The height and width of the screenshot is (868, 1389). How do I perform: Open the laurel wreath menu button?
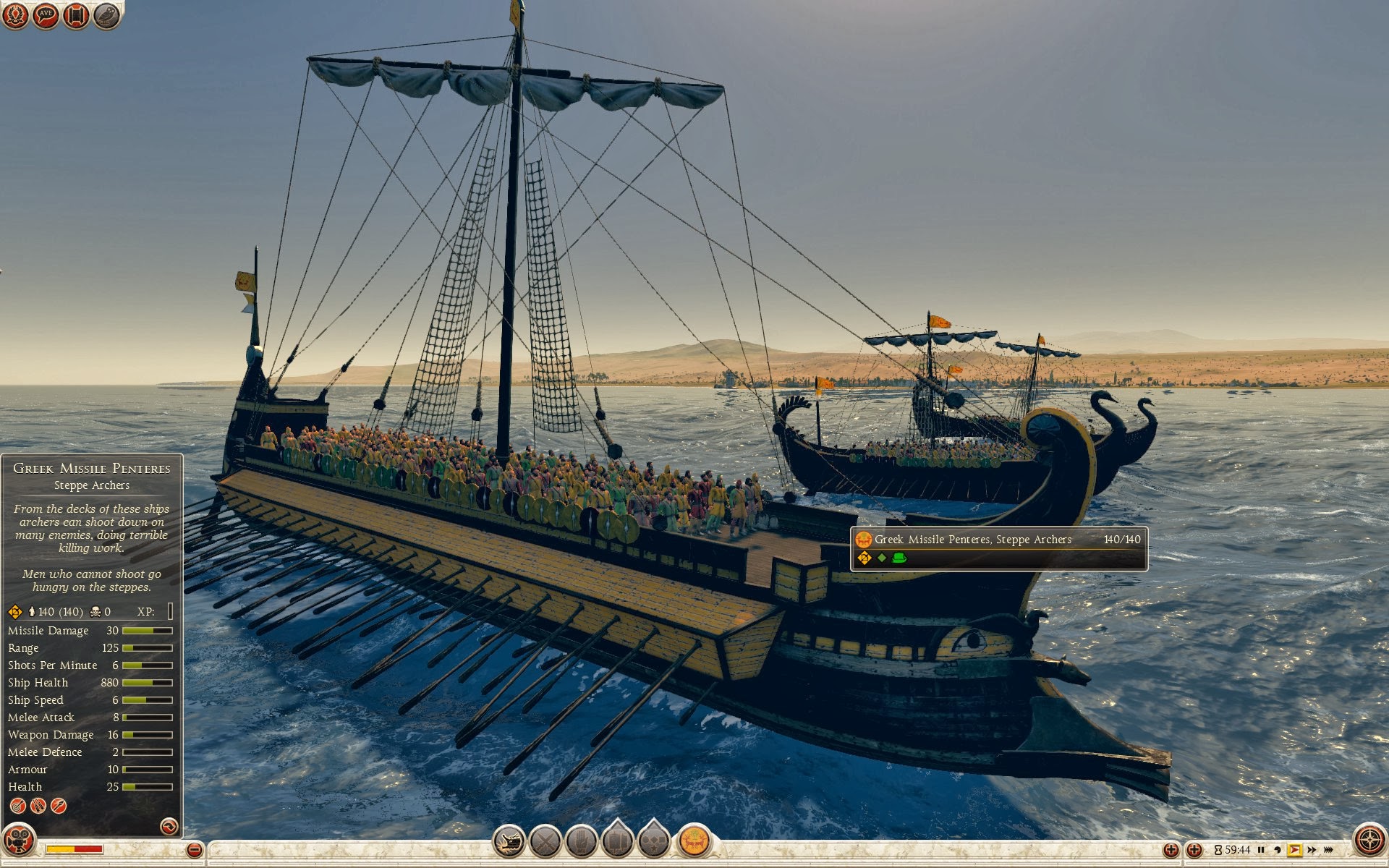tap(15, 15)
